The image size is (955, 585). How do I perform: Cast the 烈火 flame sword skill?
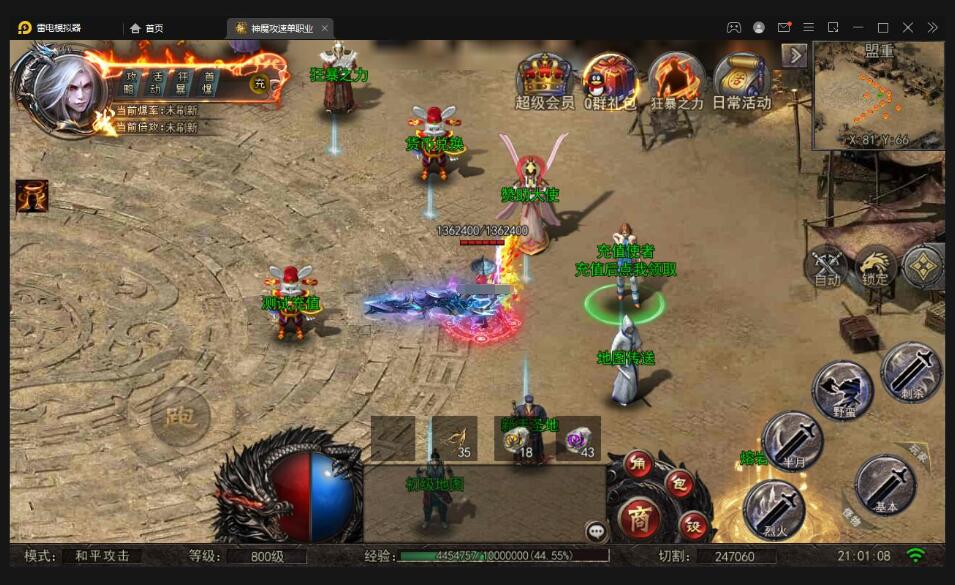pyautogui.click(x=774, y=507)
